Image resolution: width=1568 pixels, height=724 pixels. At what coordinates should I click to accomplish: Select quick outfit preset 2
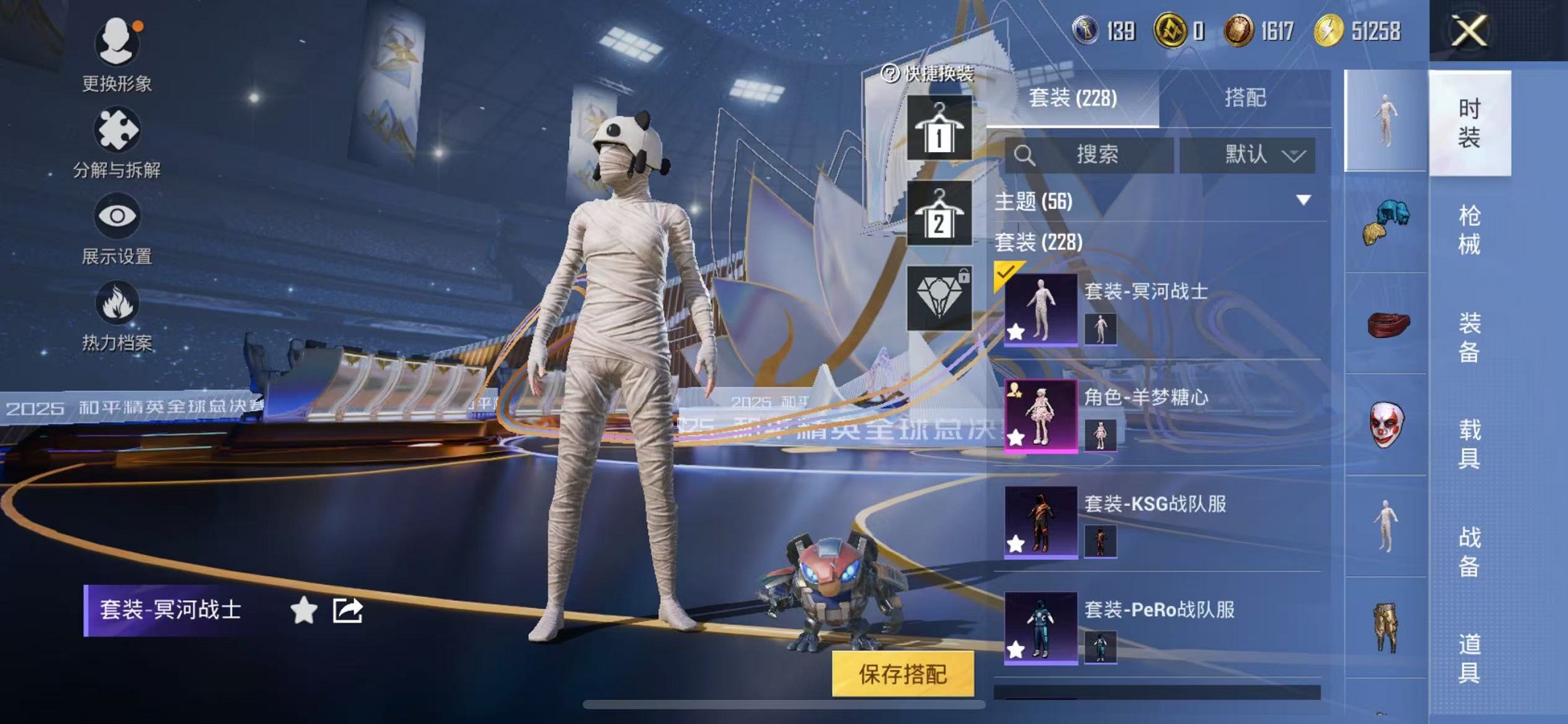(938, 213)
